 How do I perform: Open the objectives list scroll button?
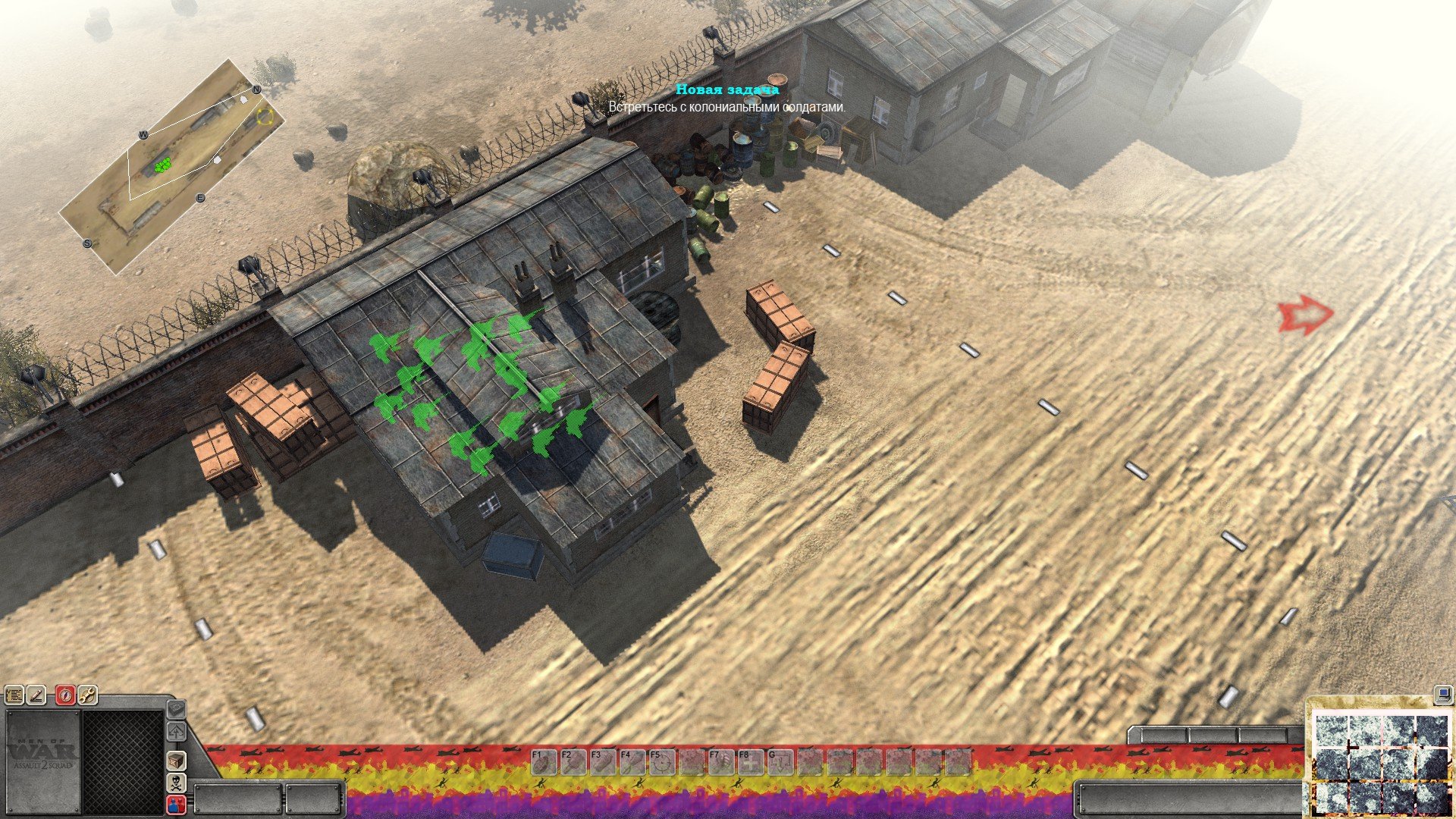point(14,694)
